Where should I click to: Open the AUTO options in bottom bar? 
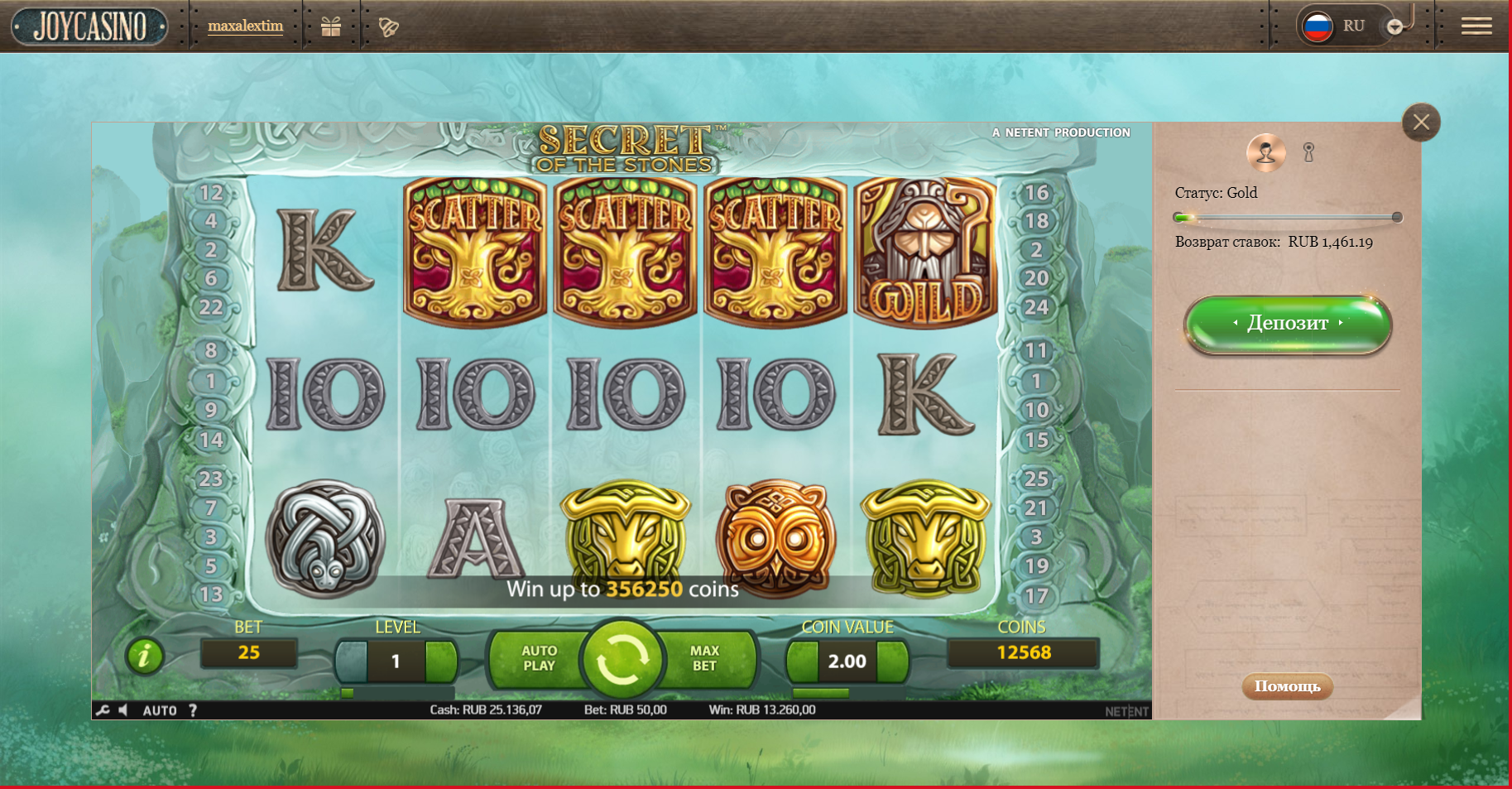(160, 710)
